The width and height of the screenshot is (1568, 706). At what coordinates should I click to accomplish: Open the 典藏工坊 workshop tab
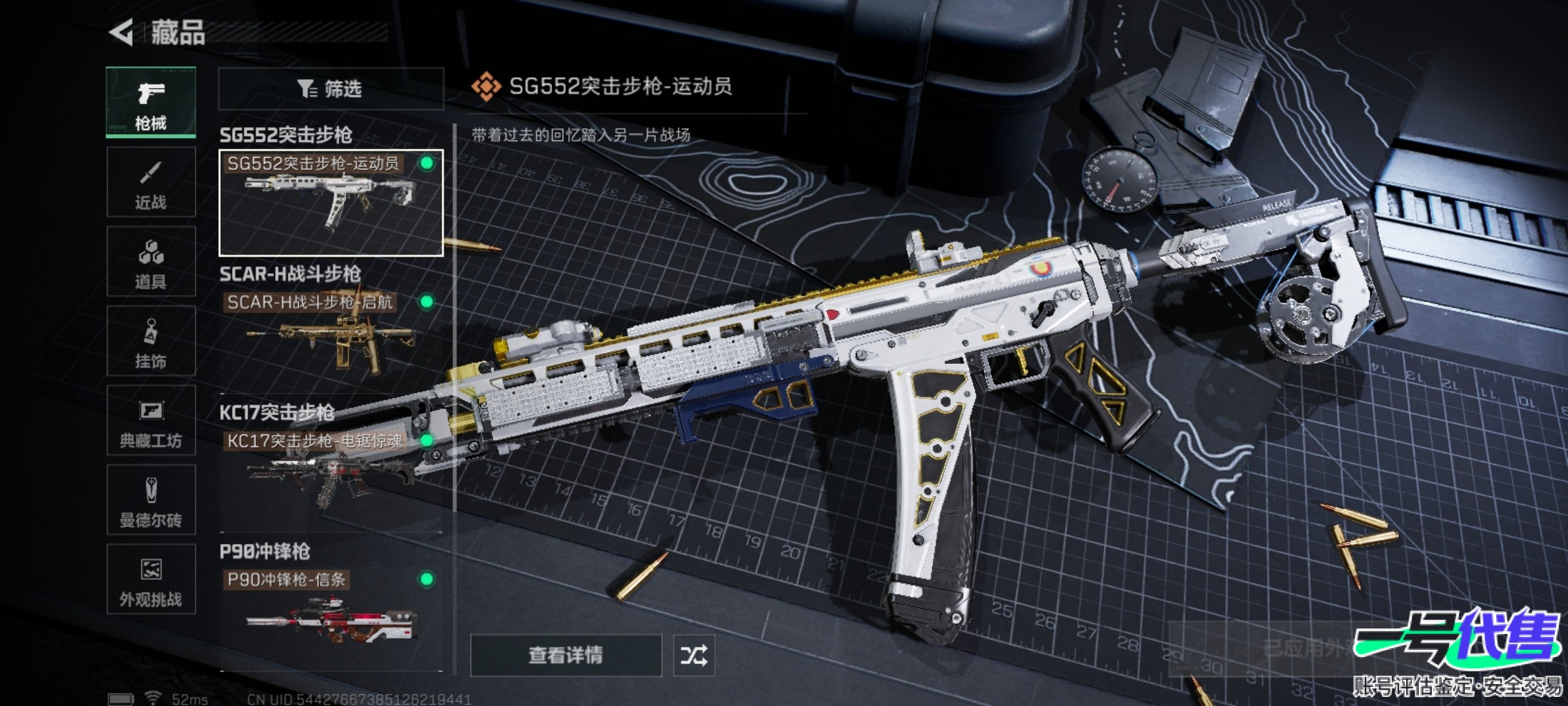151,420
